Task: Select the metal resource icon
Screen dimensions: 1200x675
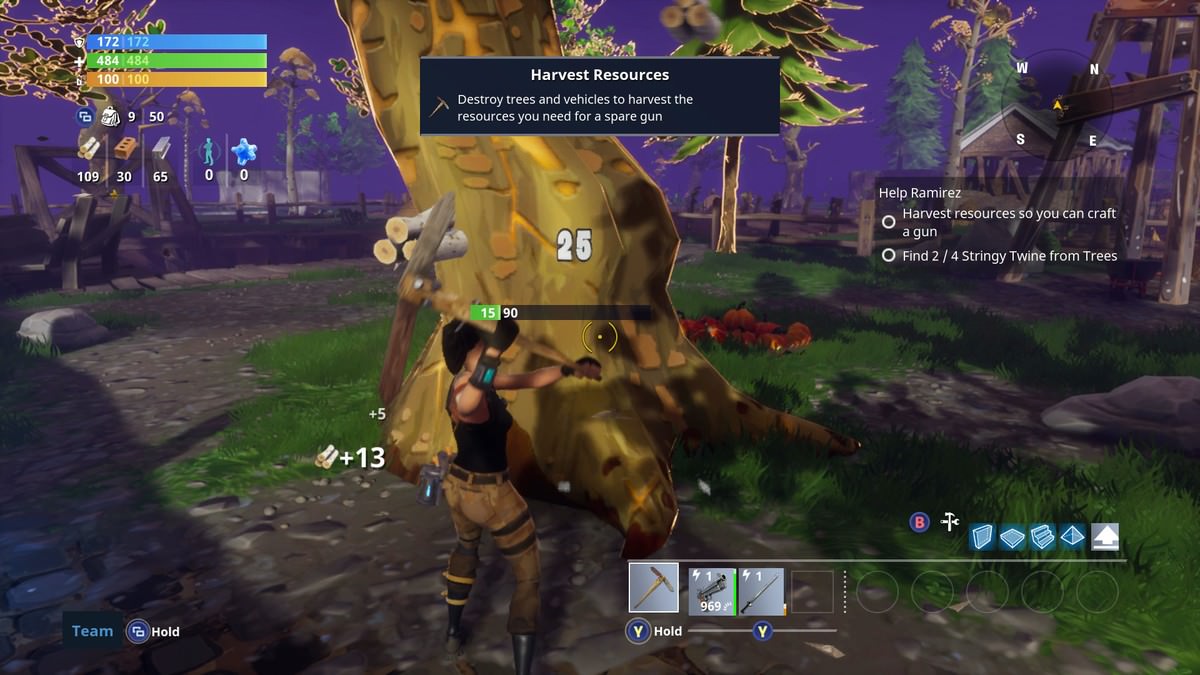Action: point(160,150)
